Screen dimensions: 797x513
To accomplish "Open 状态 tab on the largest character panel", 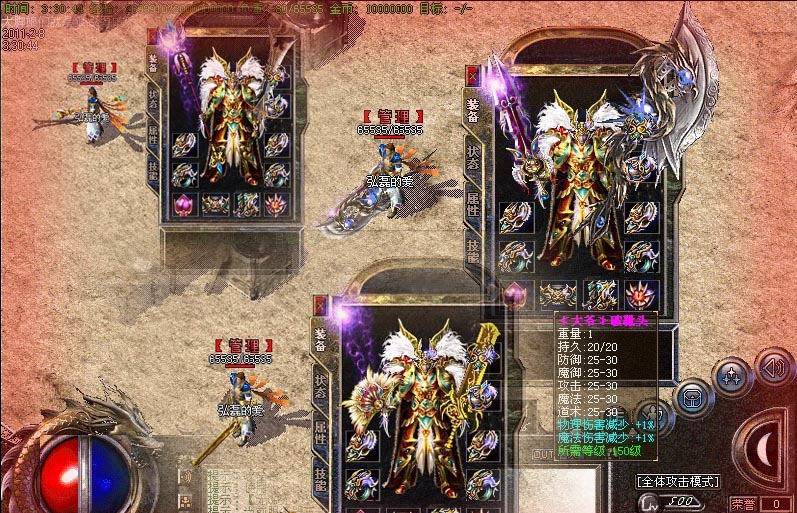I will (x=473, y=159).
